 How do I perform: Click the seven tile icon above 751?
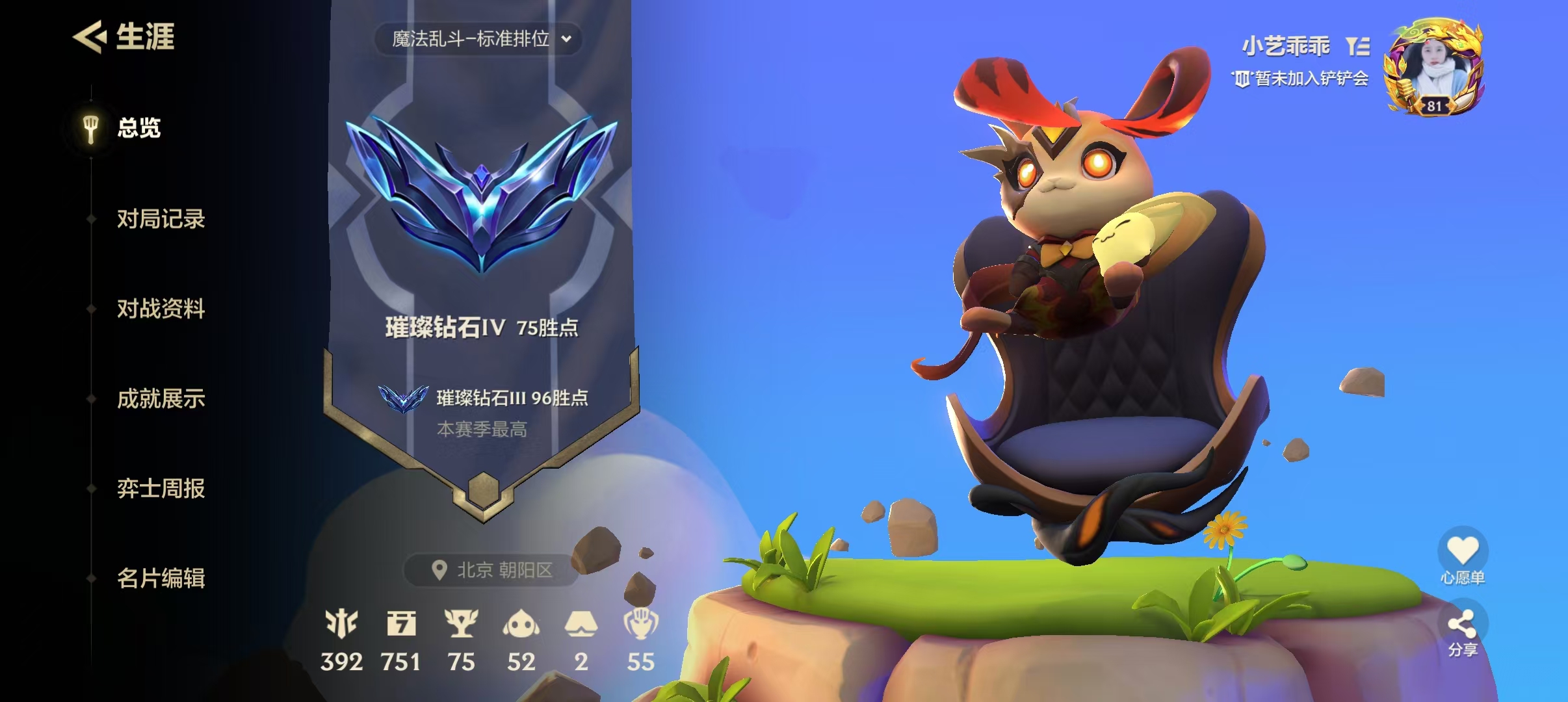[403, 624]
